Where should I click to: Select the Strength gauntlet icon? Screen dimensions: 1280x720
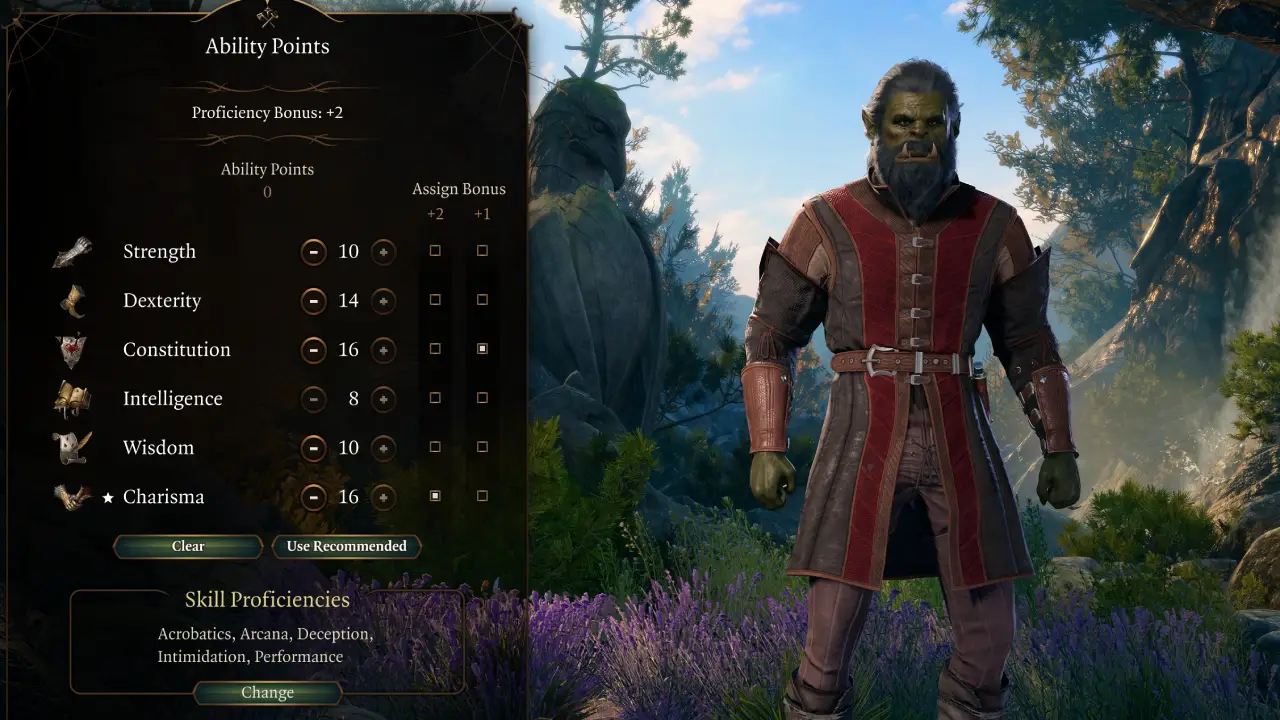73,252
